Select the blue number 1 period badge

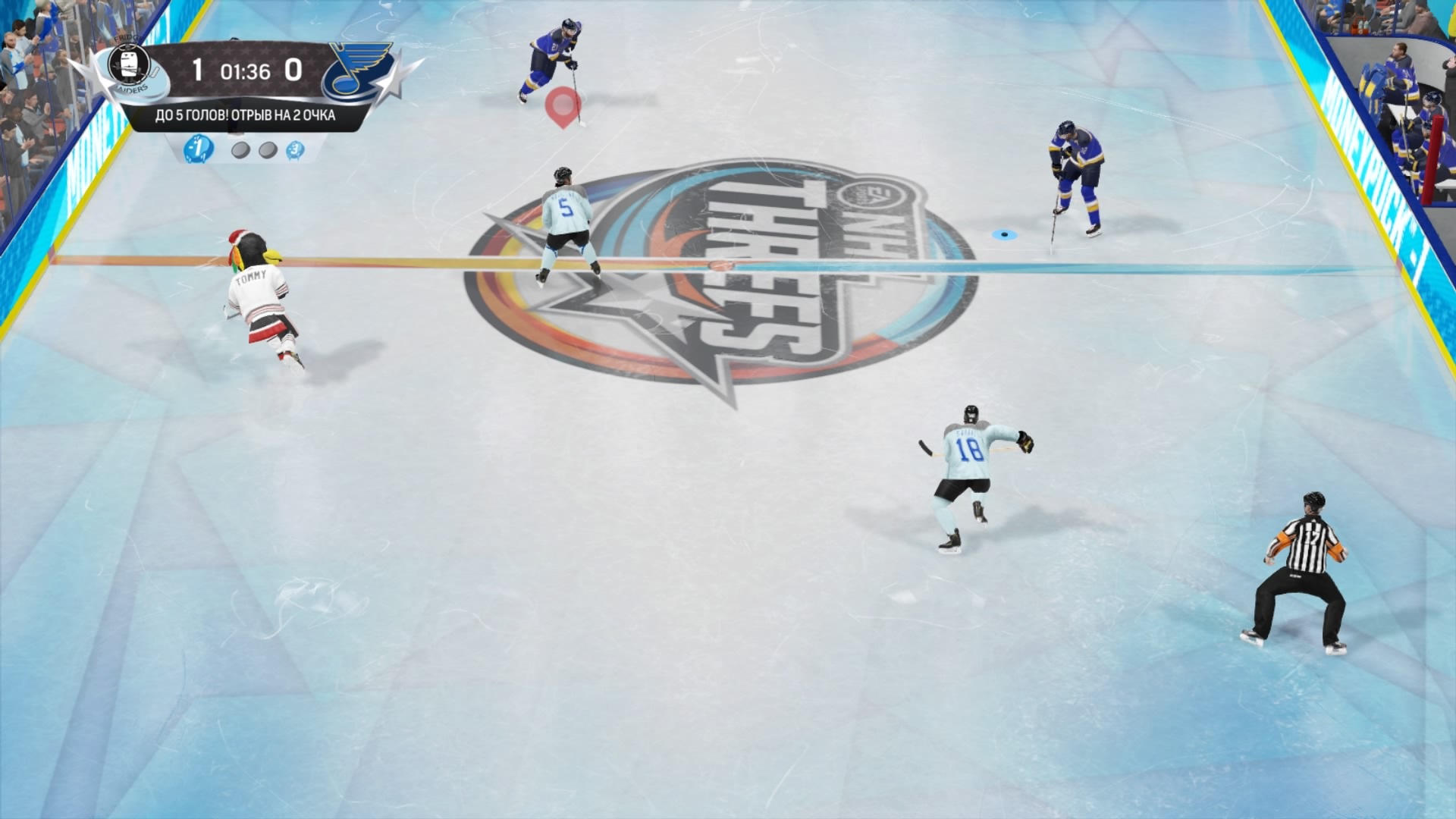[199, 149]
